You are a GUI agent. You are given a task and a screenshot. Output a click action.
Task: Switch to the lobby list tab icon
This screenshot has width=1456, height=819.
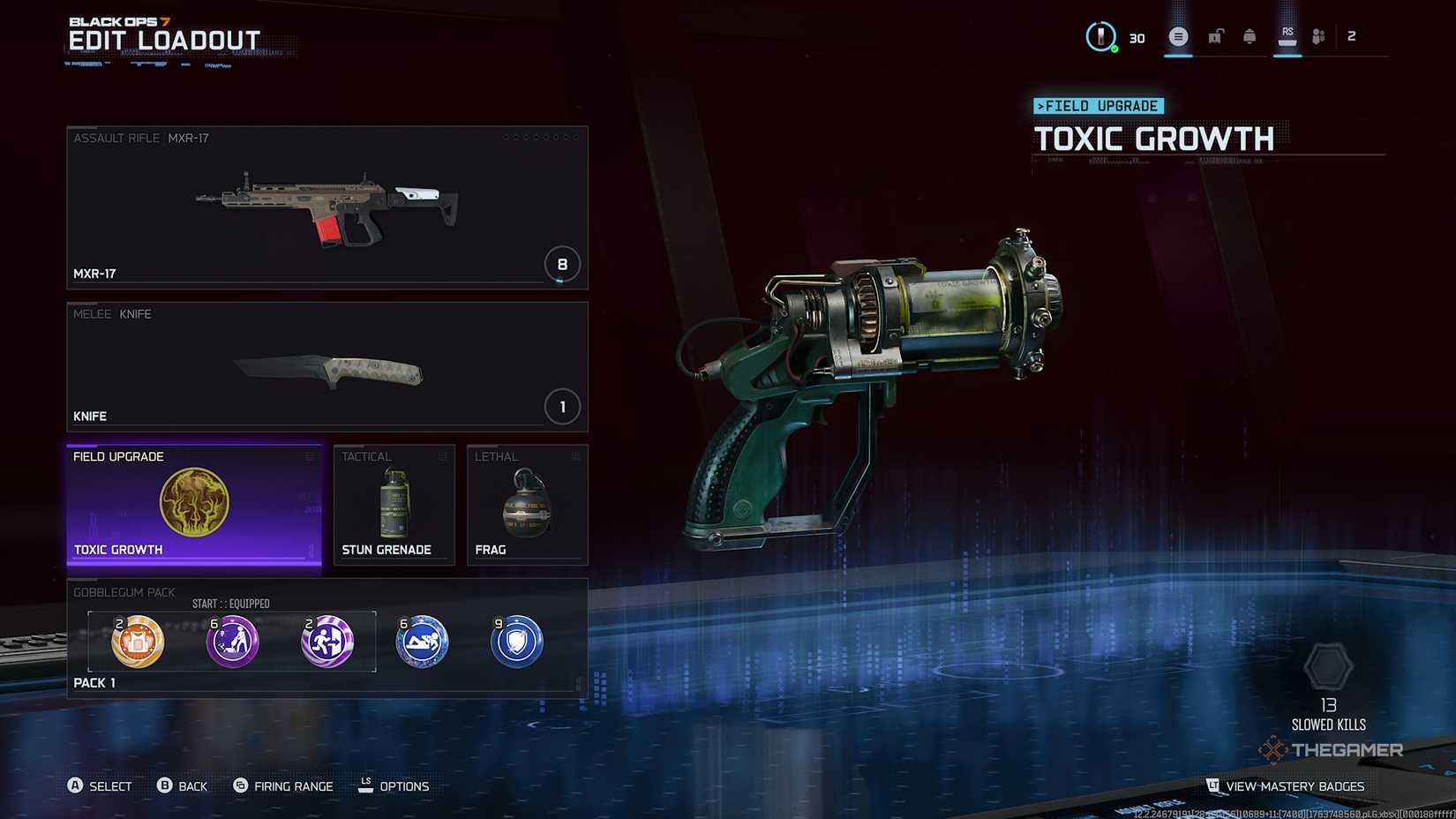1178,37
